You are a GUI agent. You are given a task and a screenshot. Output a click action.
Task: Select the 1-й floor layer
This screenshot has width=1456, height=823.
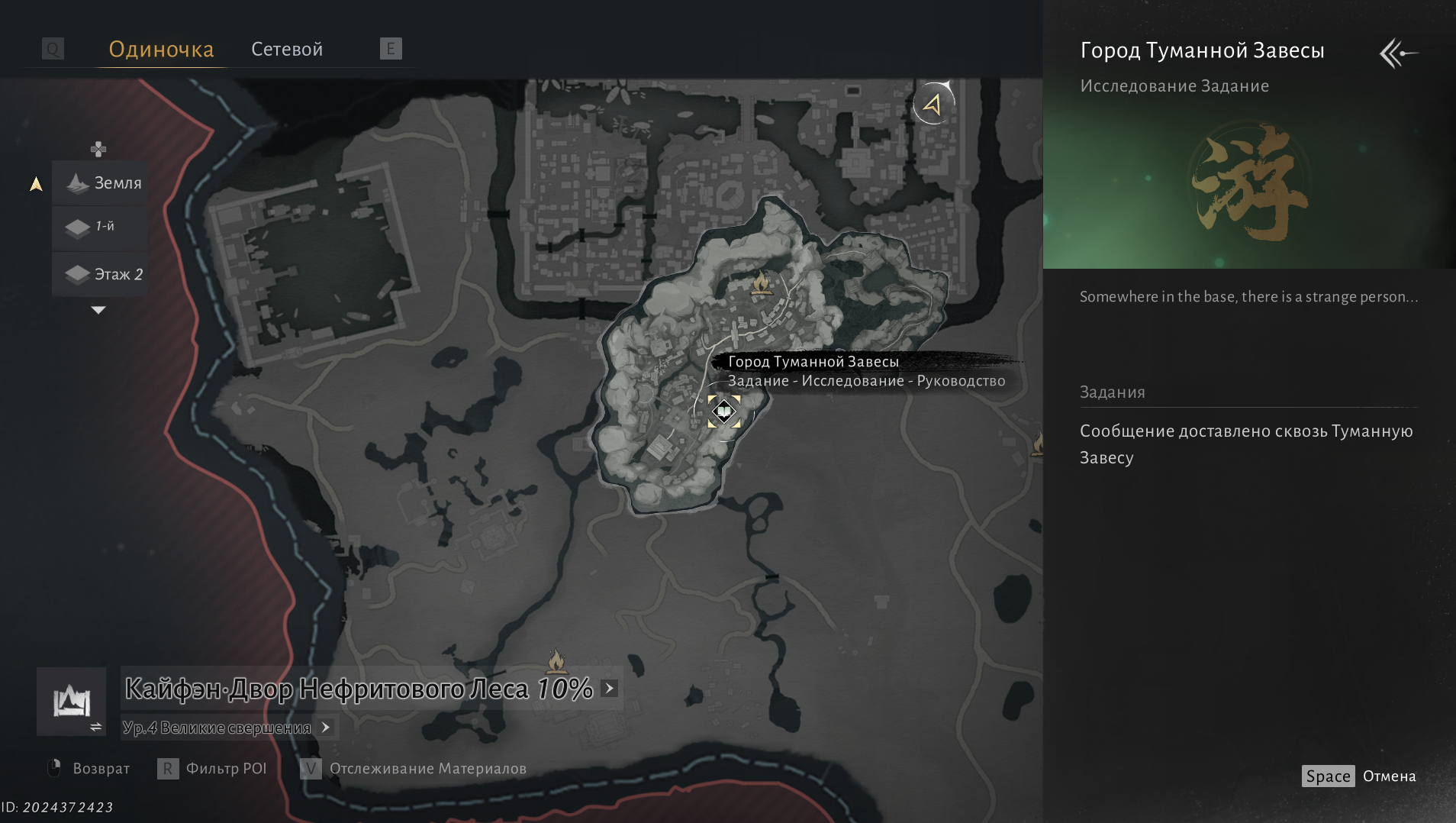coord(101,228)
